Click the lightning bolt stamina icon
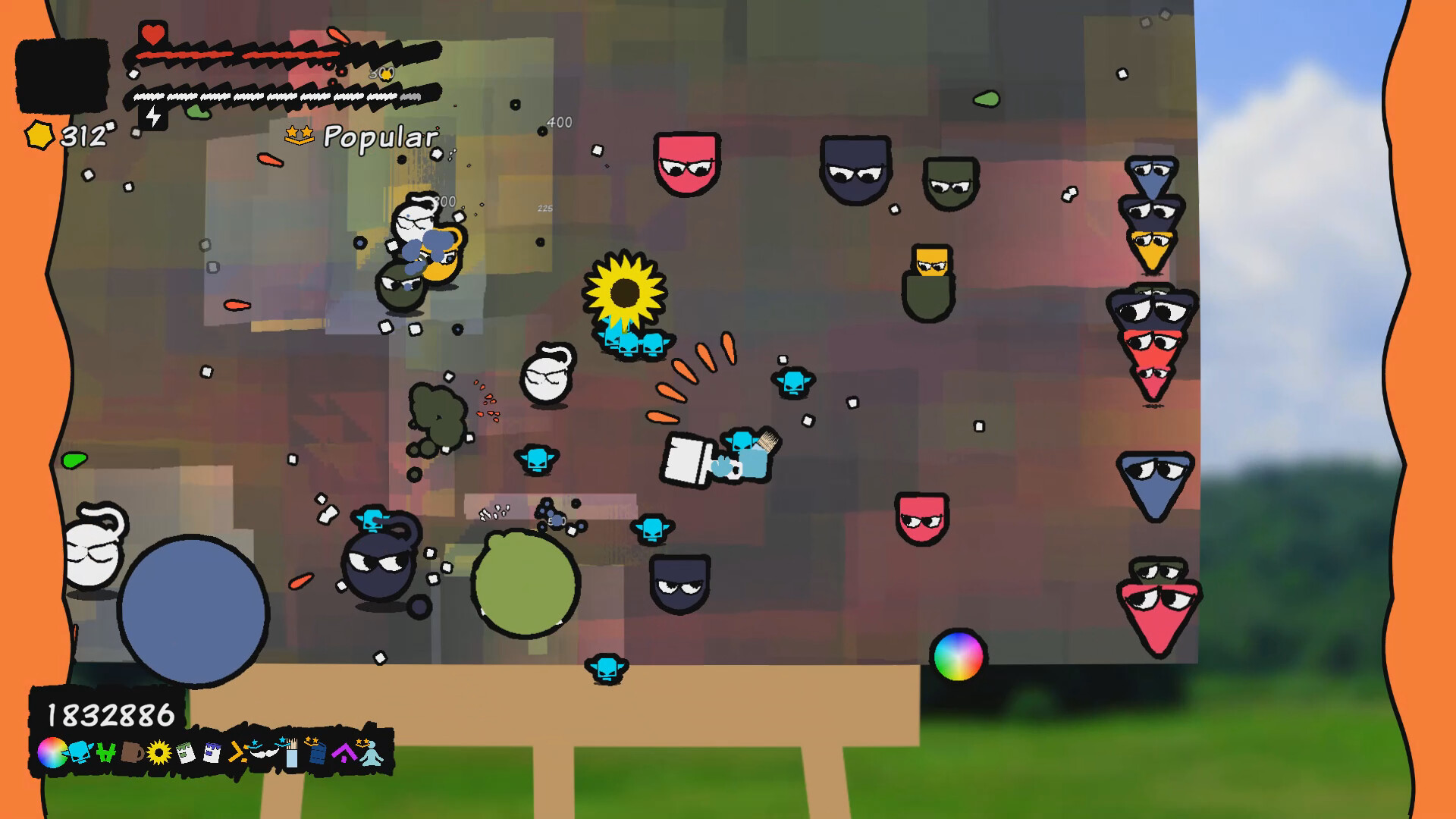Screen dimensions: 1456x819 [x=155, y=115]
